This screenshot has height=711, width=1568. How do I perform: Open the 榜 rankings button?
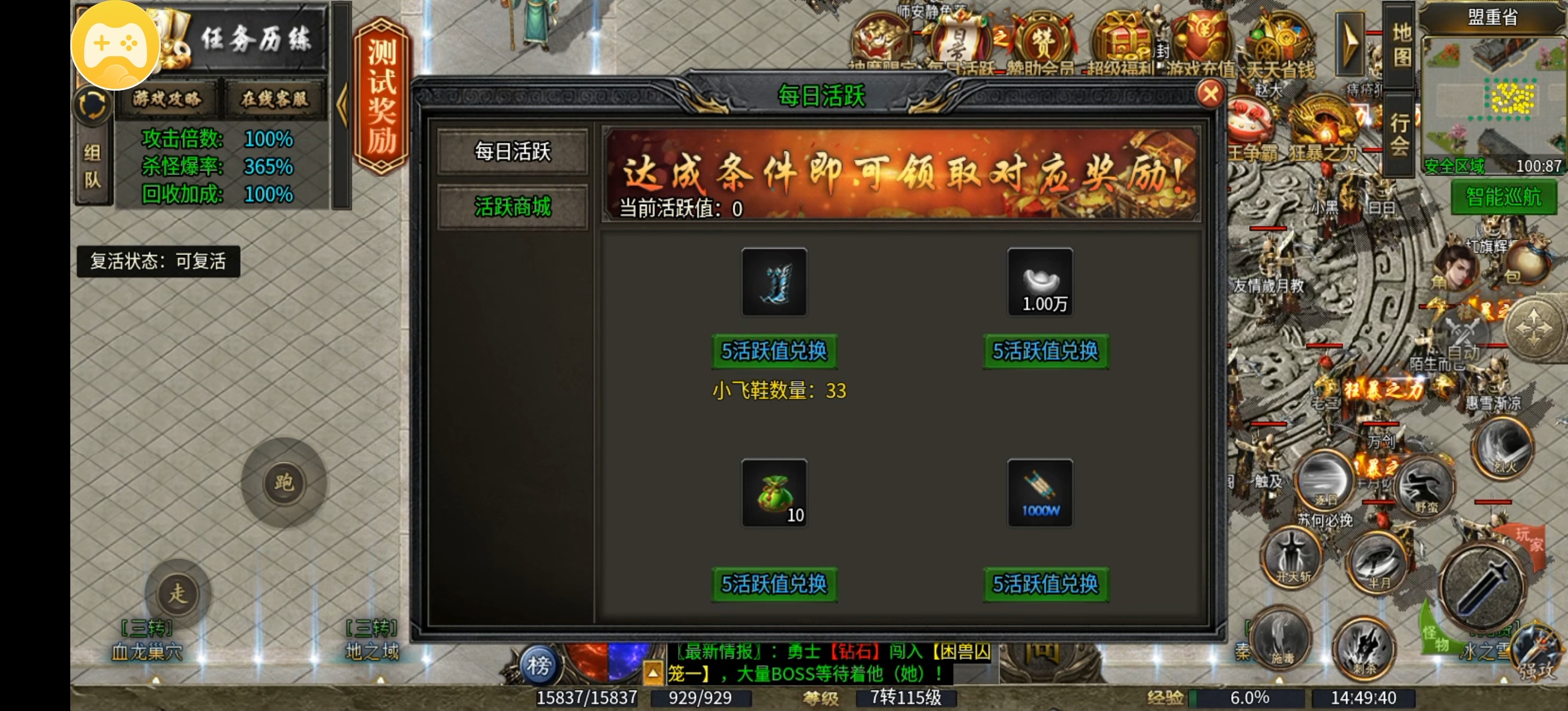click(538, 665)
